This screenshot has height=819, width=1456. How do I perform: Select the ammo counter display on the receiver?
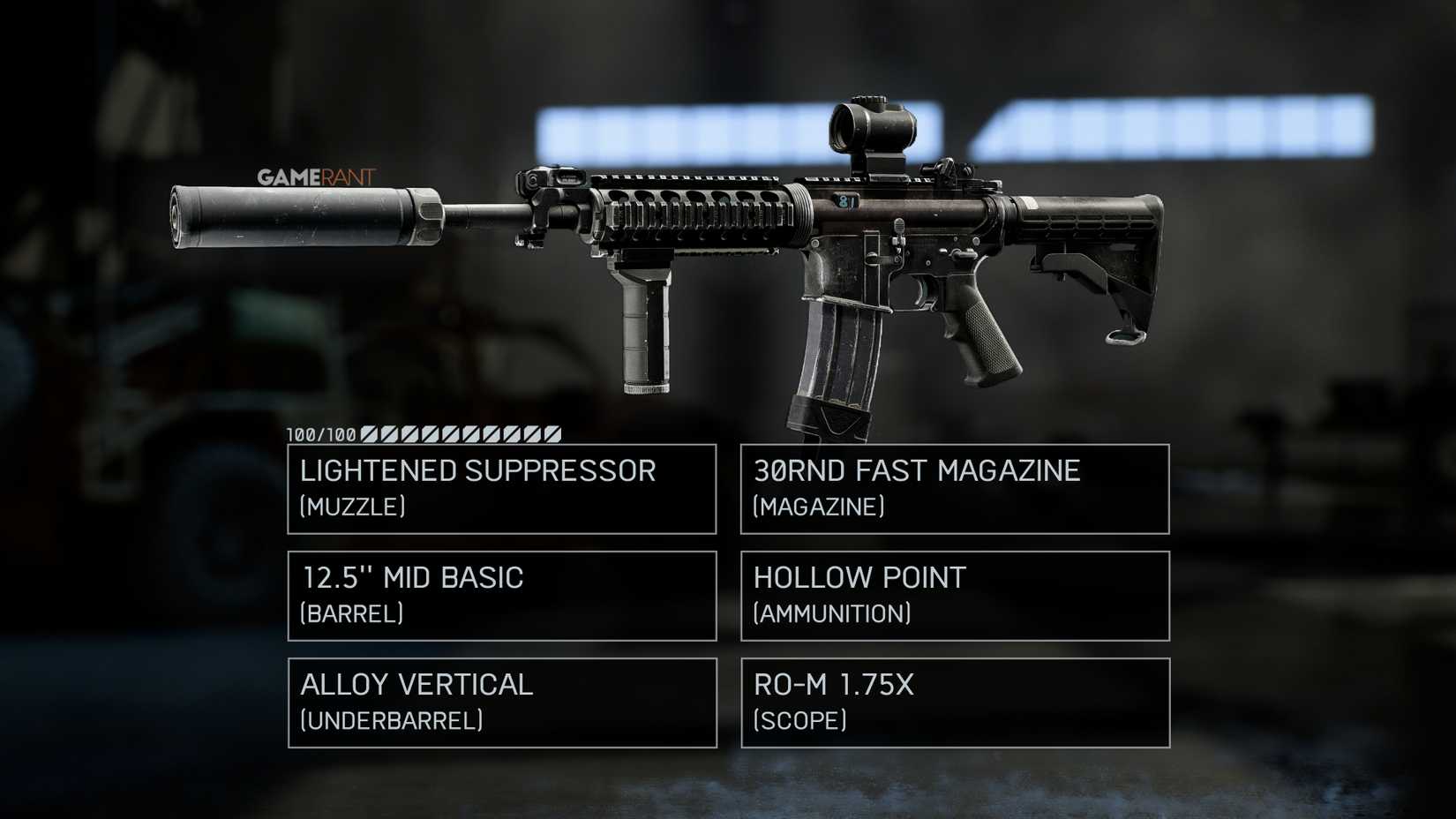pyautogui.click(x=847, y=201)
